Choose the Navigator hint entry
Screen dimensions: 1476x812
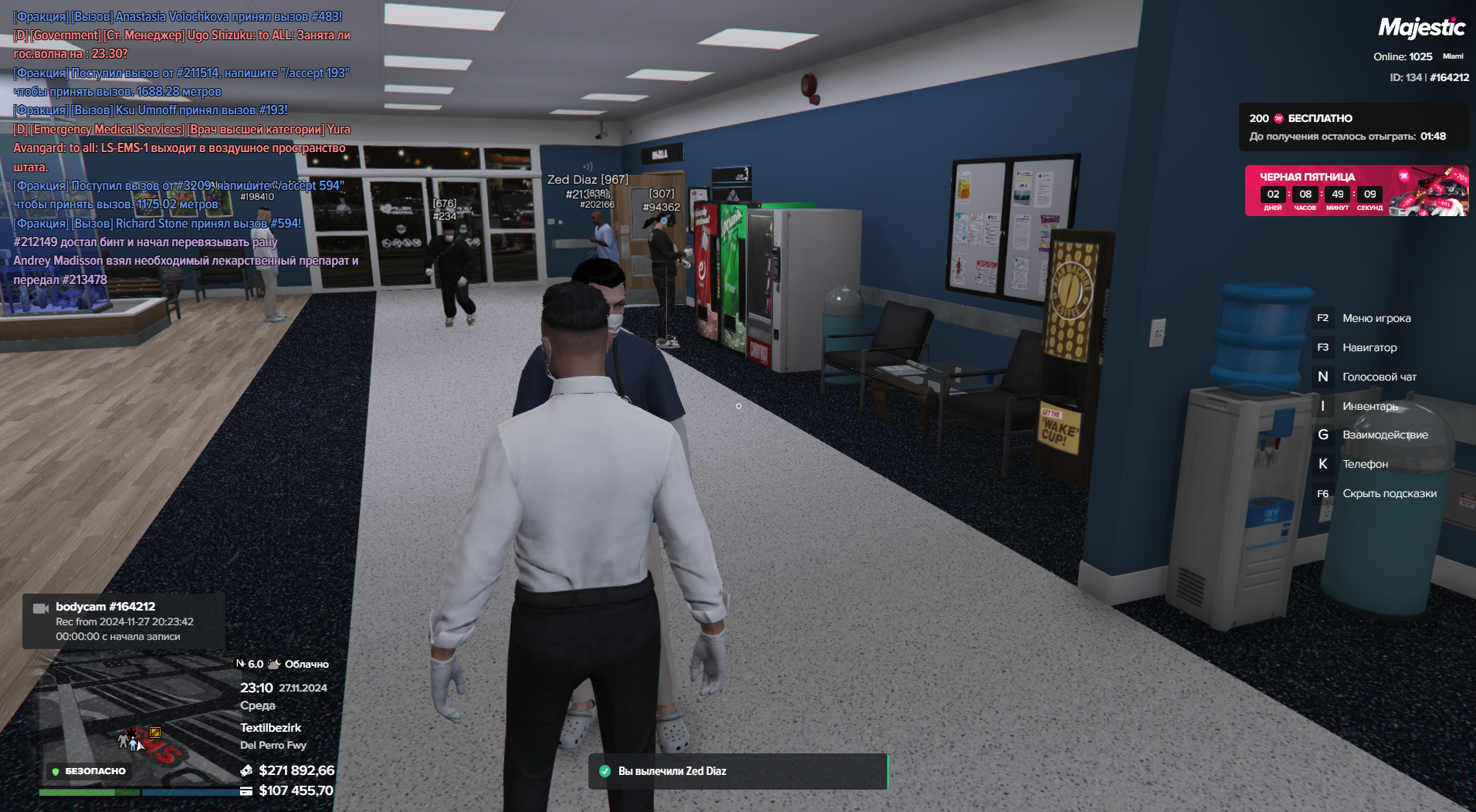(1369, 347)
